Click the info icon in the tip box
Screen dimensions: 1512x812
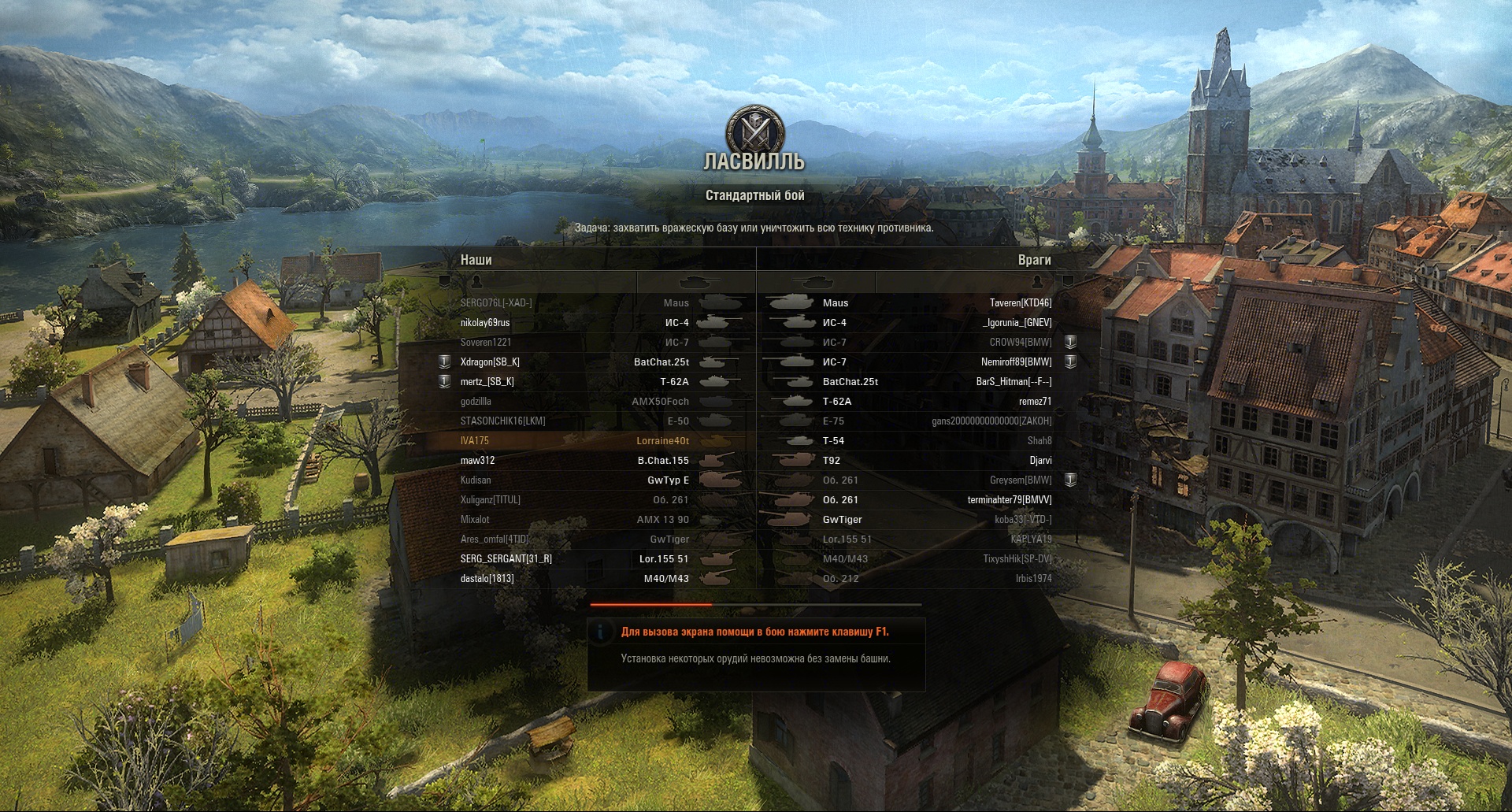(601, 632)
